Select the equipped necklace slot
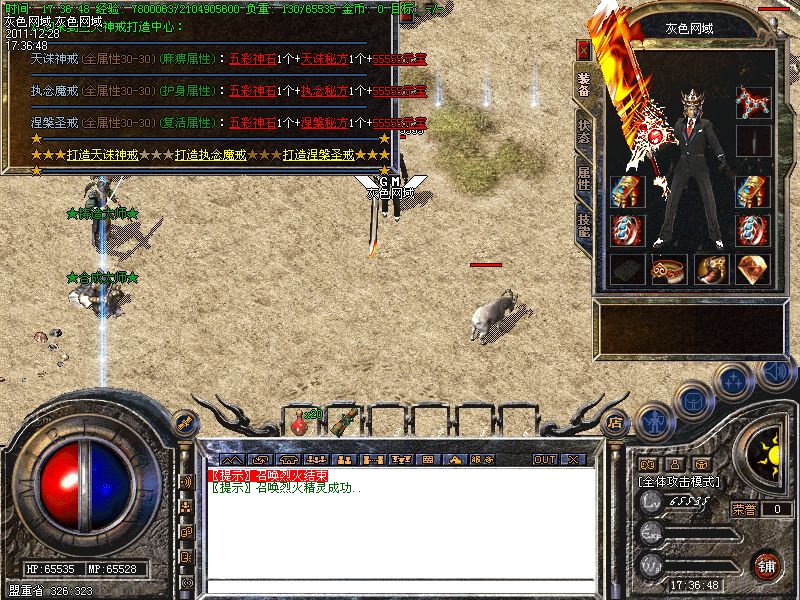Viewport: 800px width, 600px height. (753, 101)
